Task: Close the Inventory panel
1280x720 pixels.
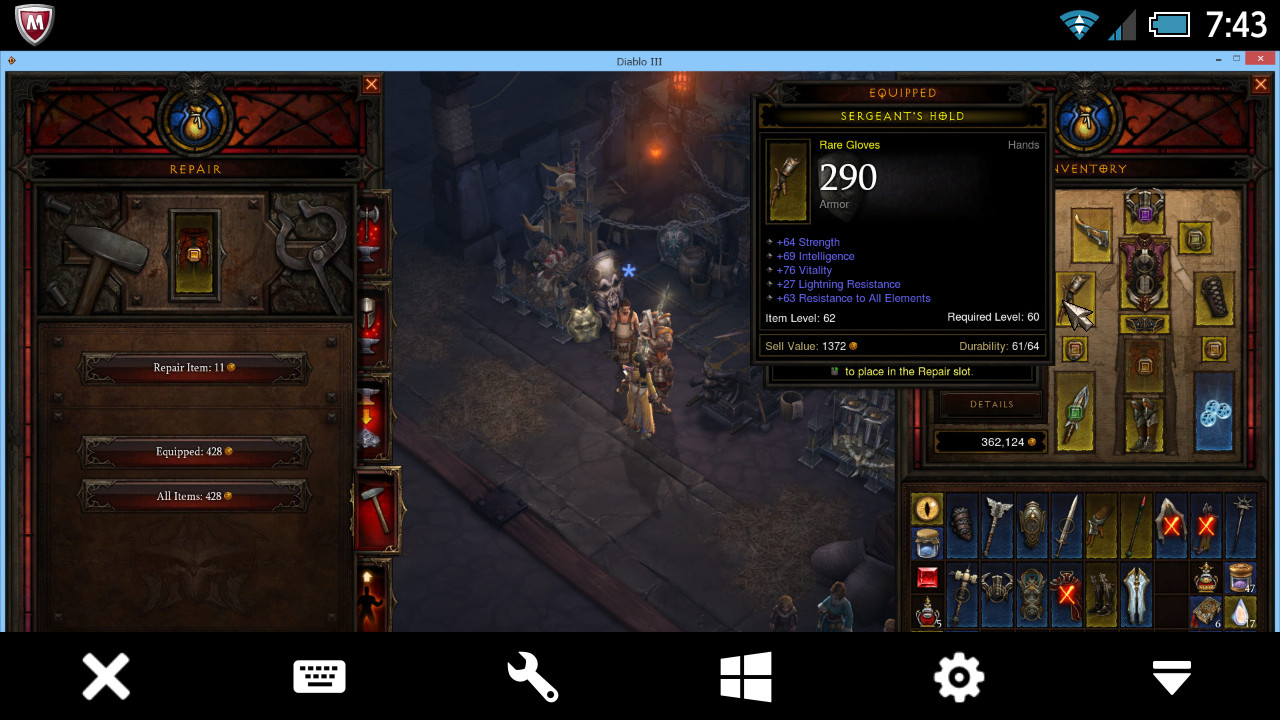Action: tap(1260, 84)
